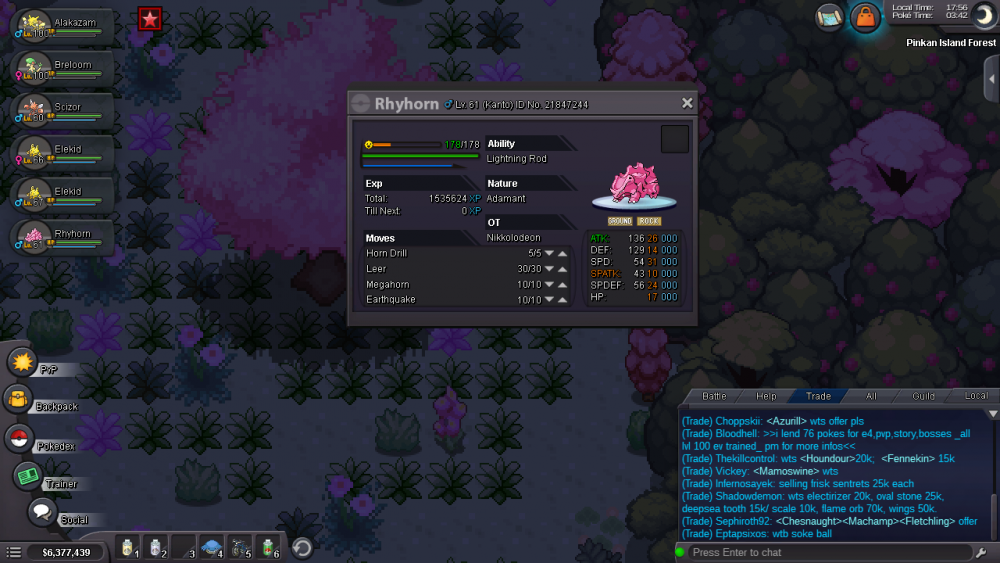Open the Pokedex
This screenshot has height=563, width=1000.
[19, 439]
